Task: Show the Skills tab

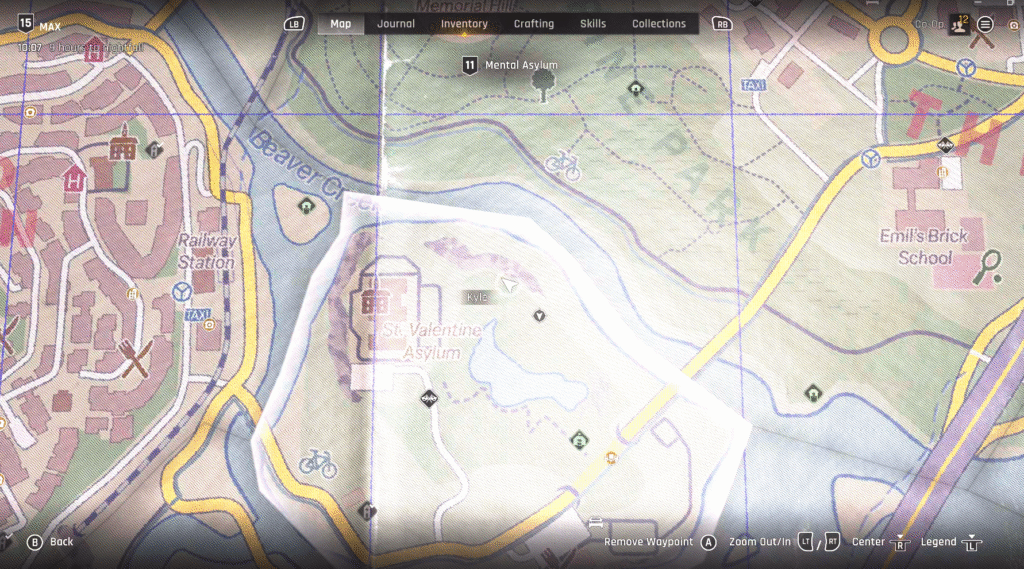Action: 593,24
